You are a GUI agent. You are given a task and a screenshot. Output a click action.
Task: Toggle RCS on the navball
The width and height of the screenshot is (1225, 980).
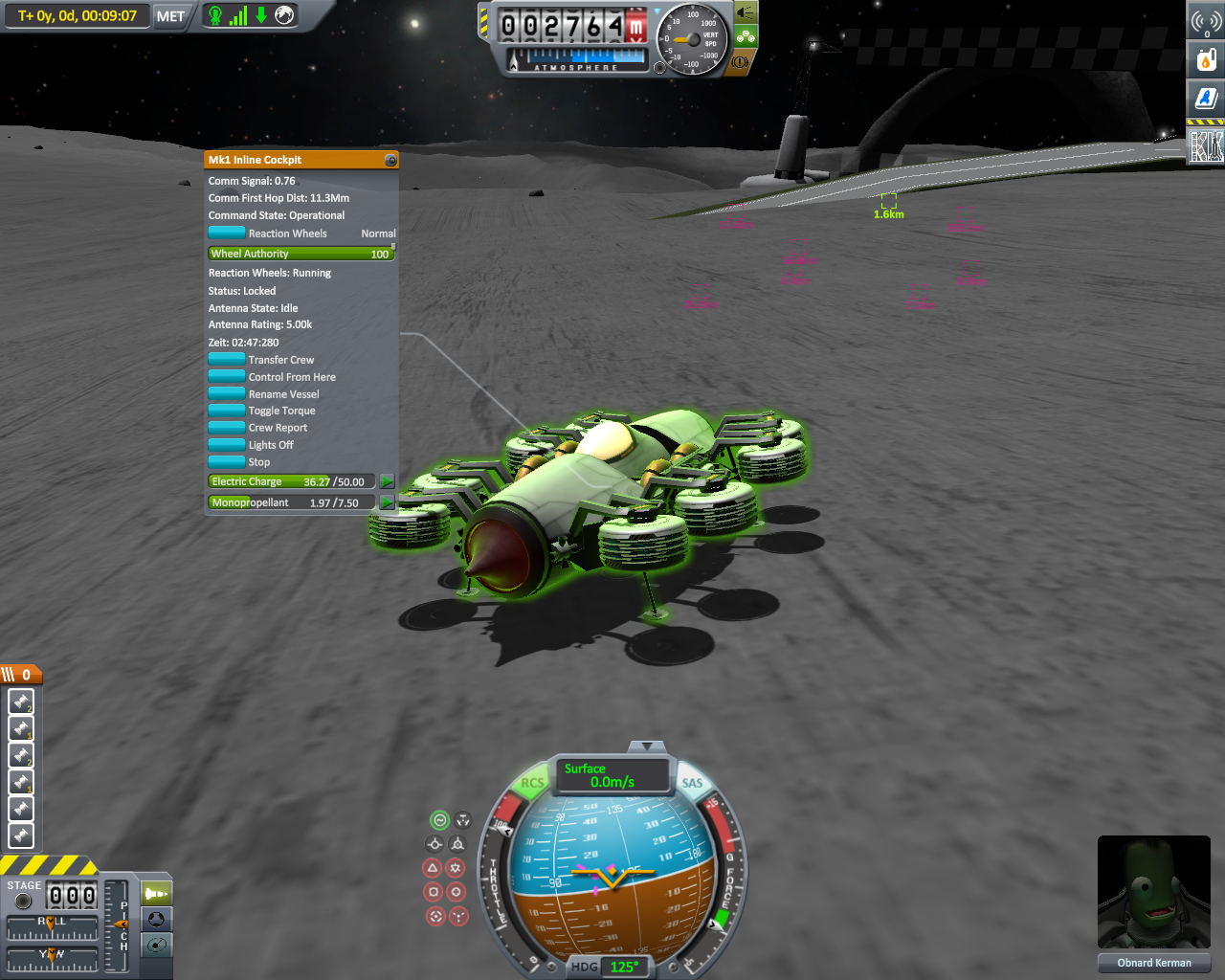[532, 783]
